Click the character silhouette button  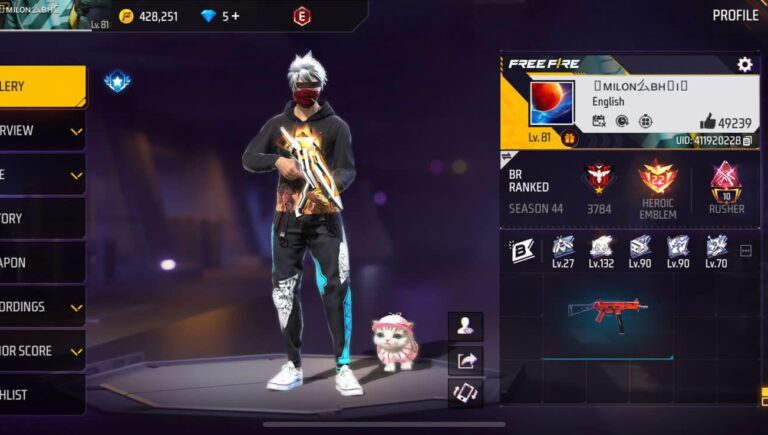[x=466, y=326]
